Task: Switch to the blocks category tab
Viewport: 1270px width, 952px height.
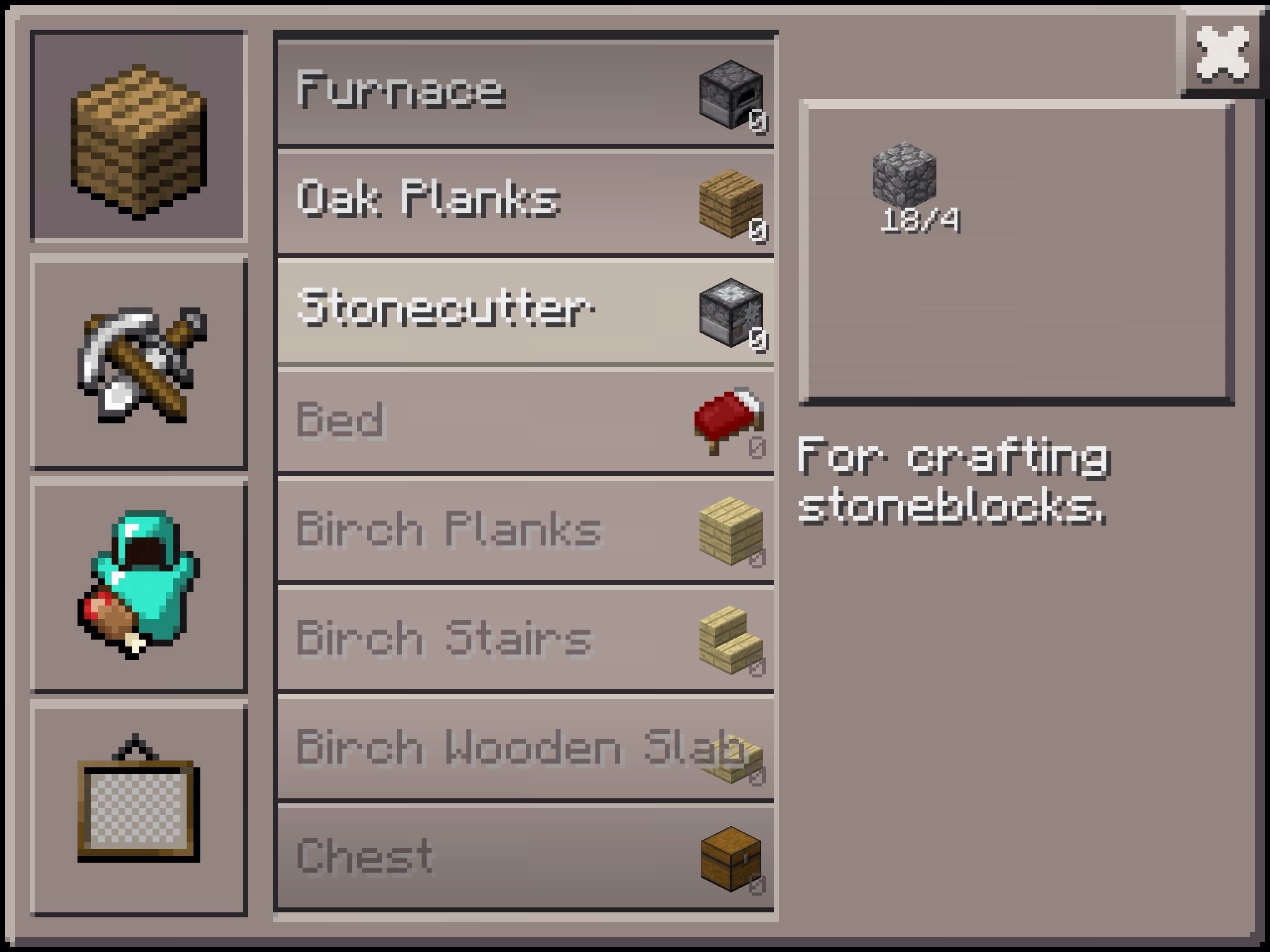Action: (x=139, y=136)
